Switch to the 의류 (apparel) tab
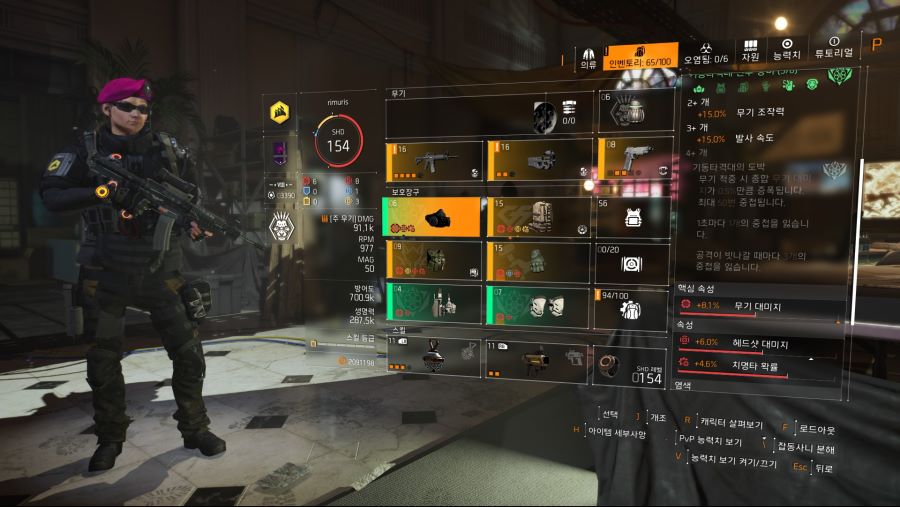The image size is (900, 507). pyautogui.click(x=589, y=57)
